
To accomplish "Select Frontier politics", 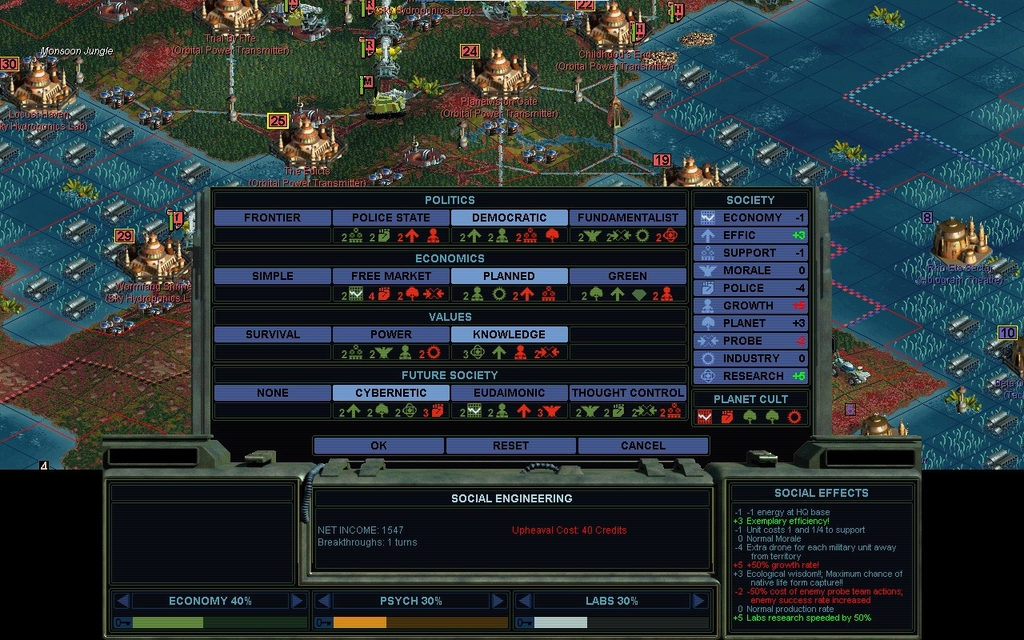I will (272, 218).
